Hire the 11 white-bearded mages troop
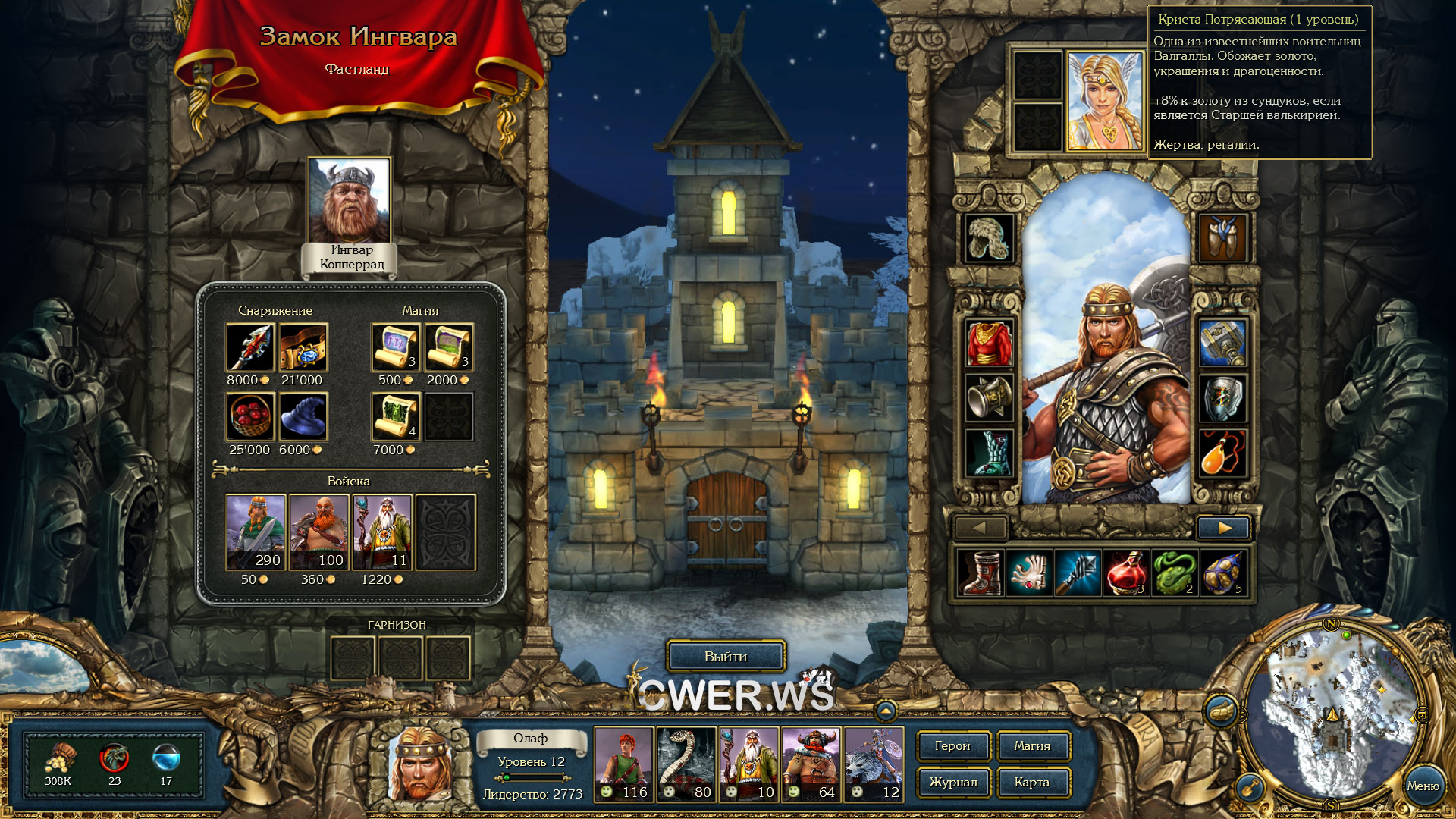The image size is (1456, 819). pos(382,532)
